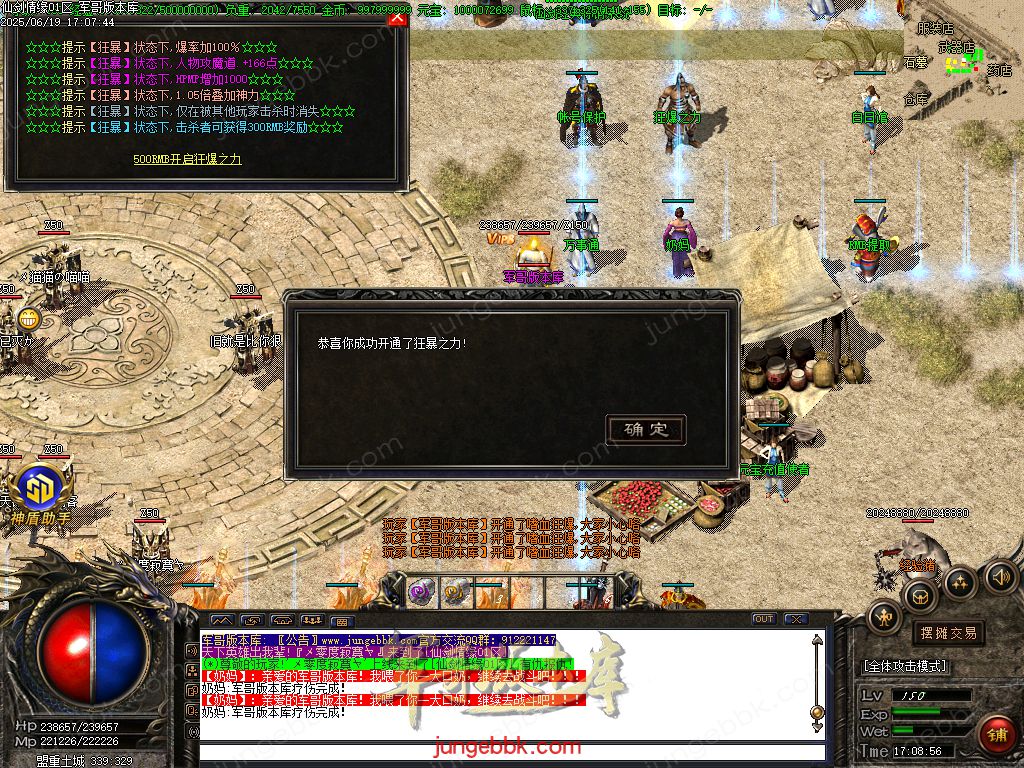Screen dimensions: 1024x768
Task: Use the purple scroll in the hotbar
Action: click(421, 592)
